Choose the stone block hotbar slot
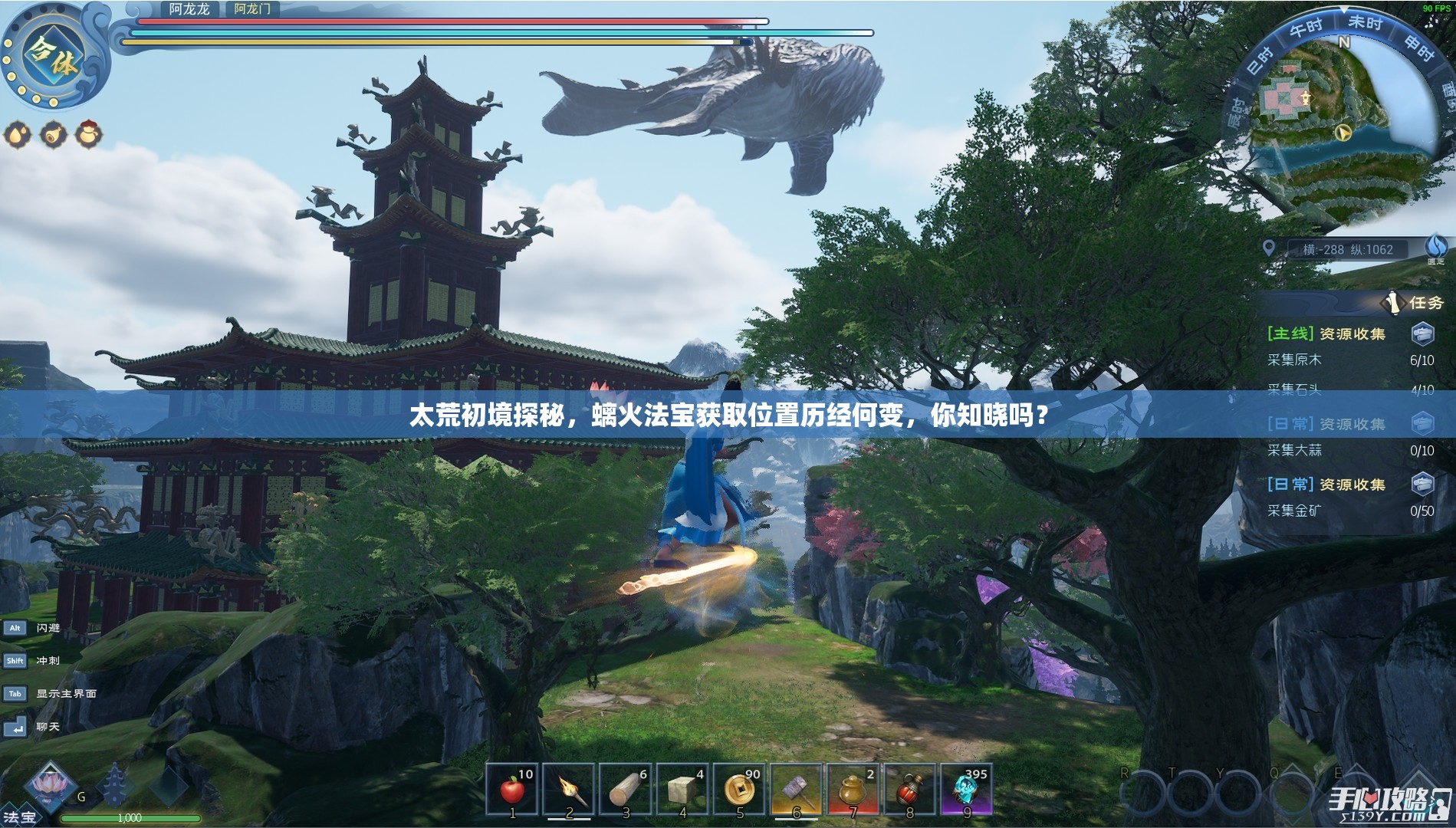Viewport: 1456px width, 828px height. pyautogui.click(x=682, y=790)
